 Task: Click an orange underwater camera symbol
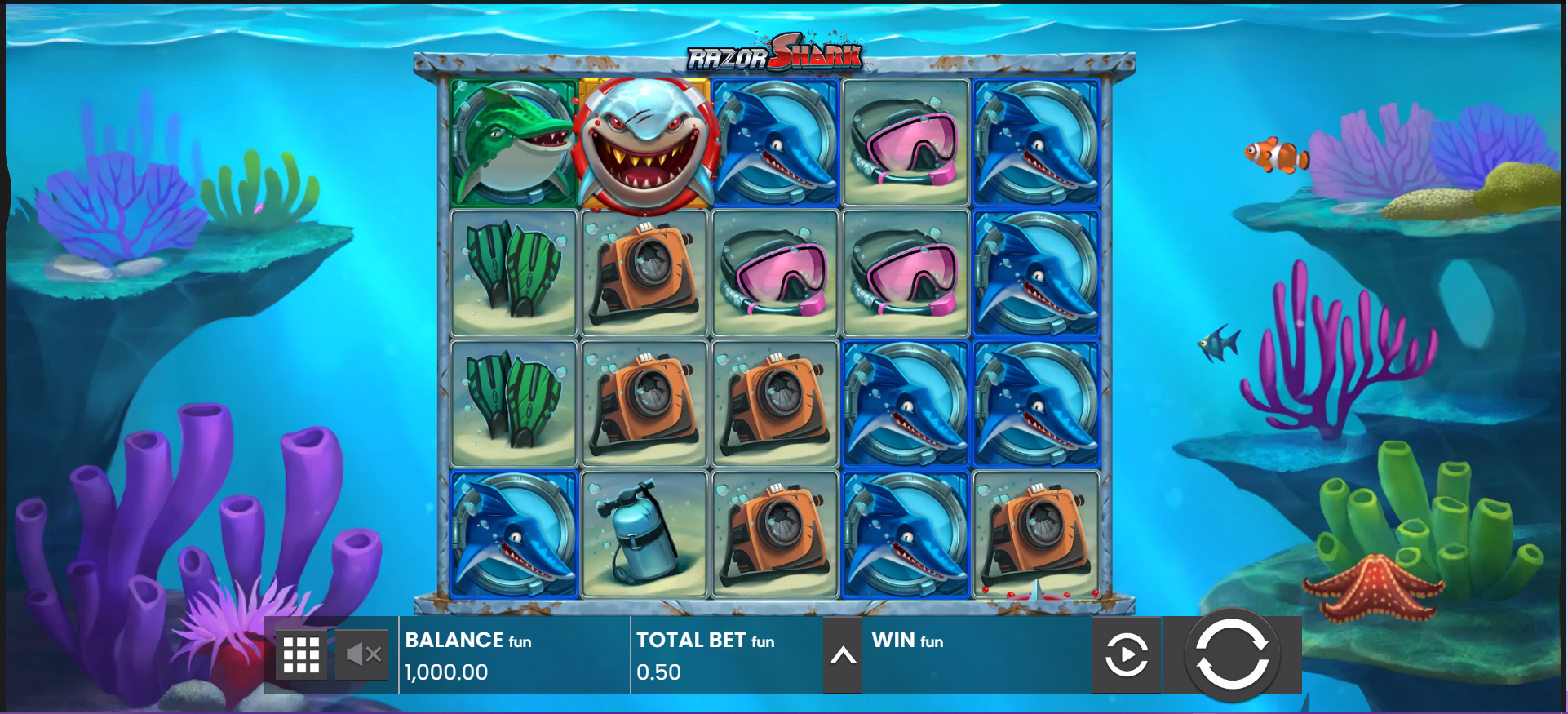644,273
